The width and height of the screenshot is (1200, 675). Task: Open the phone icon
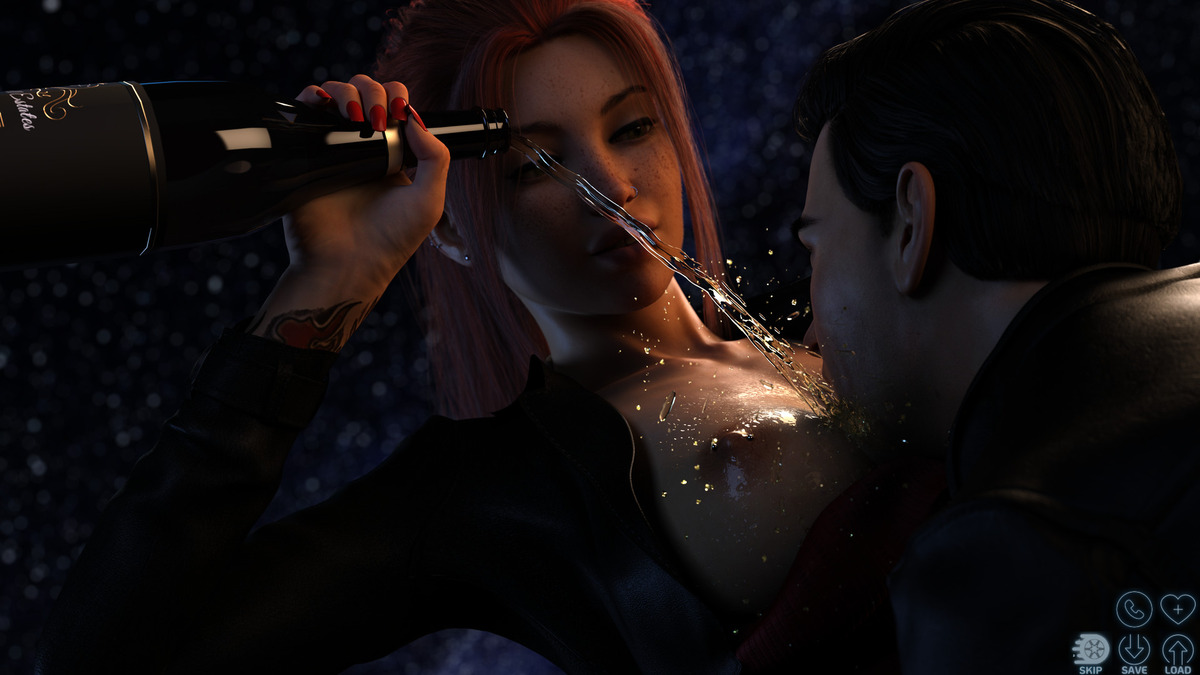[x=1134, y=608]
